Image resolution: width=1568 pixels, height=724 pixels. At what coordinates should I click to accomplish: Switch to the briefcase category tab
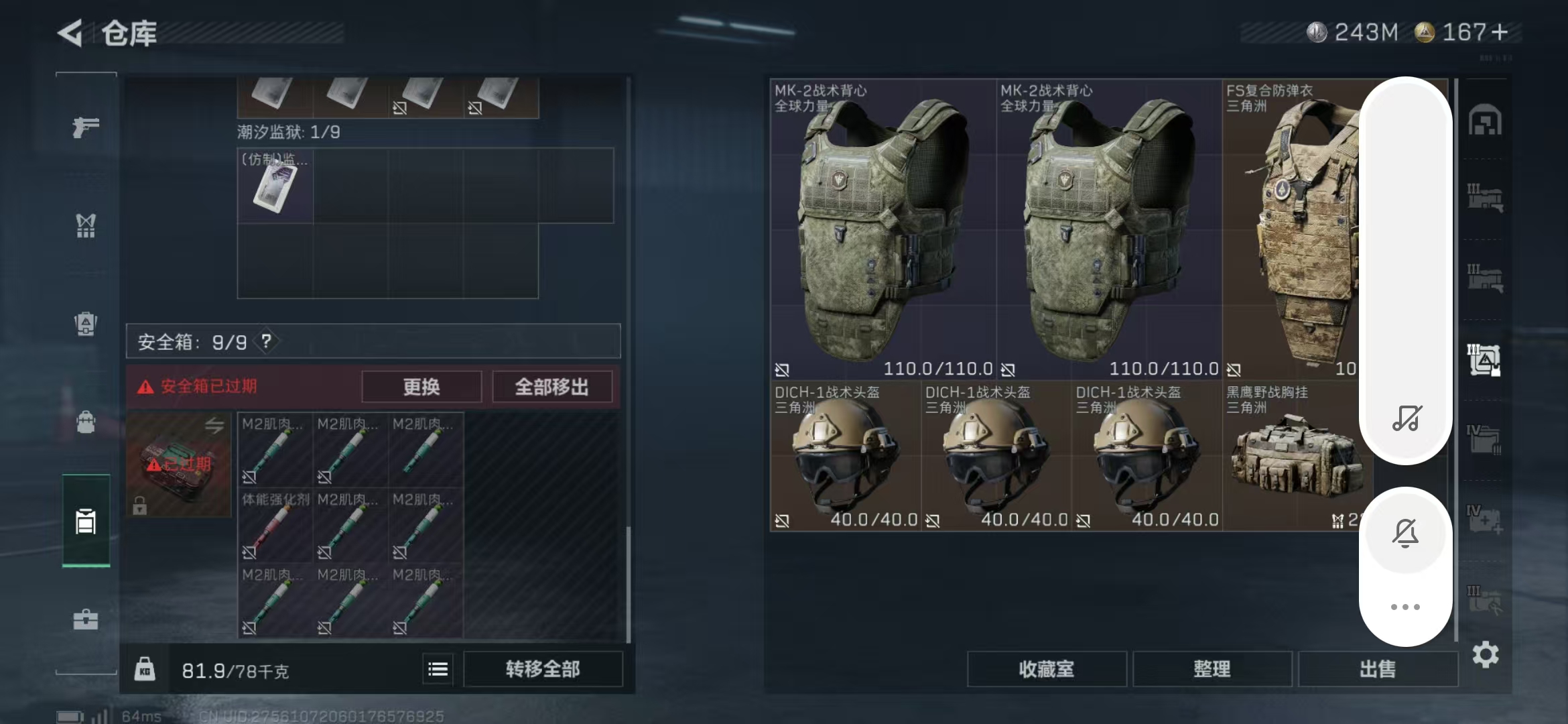pyautogui.click(x=86, y=619)
